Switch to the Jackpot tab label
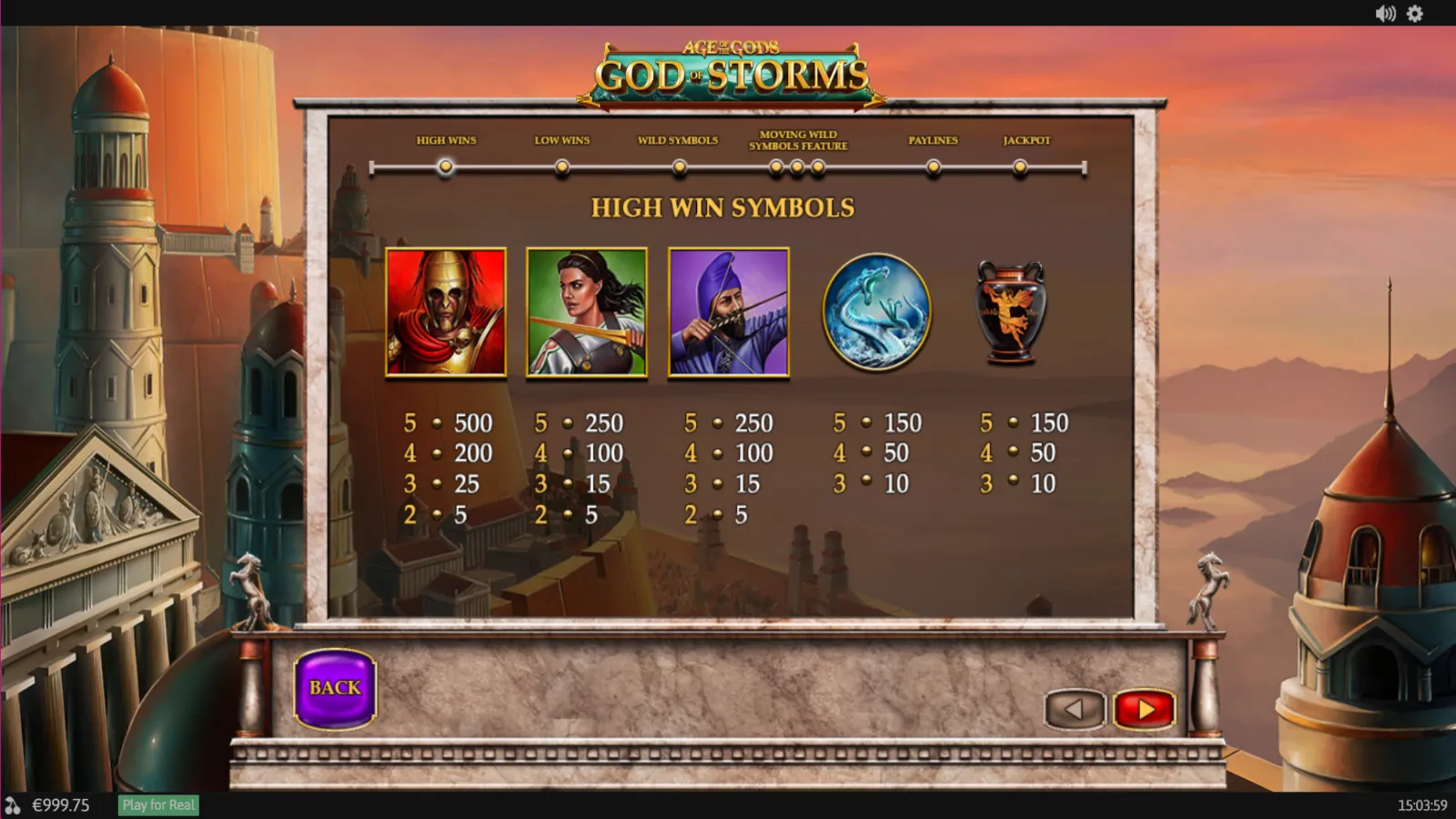This screenshot has height=819, width=1456. pyautogui.click(x=1026, y=140)
